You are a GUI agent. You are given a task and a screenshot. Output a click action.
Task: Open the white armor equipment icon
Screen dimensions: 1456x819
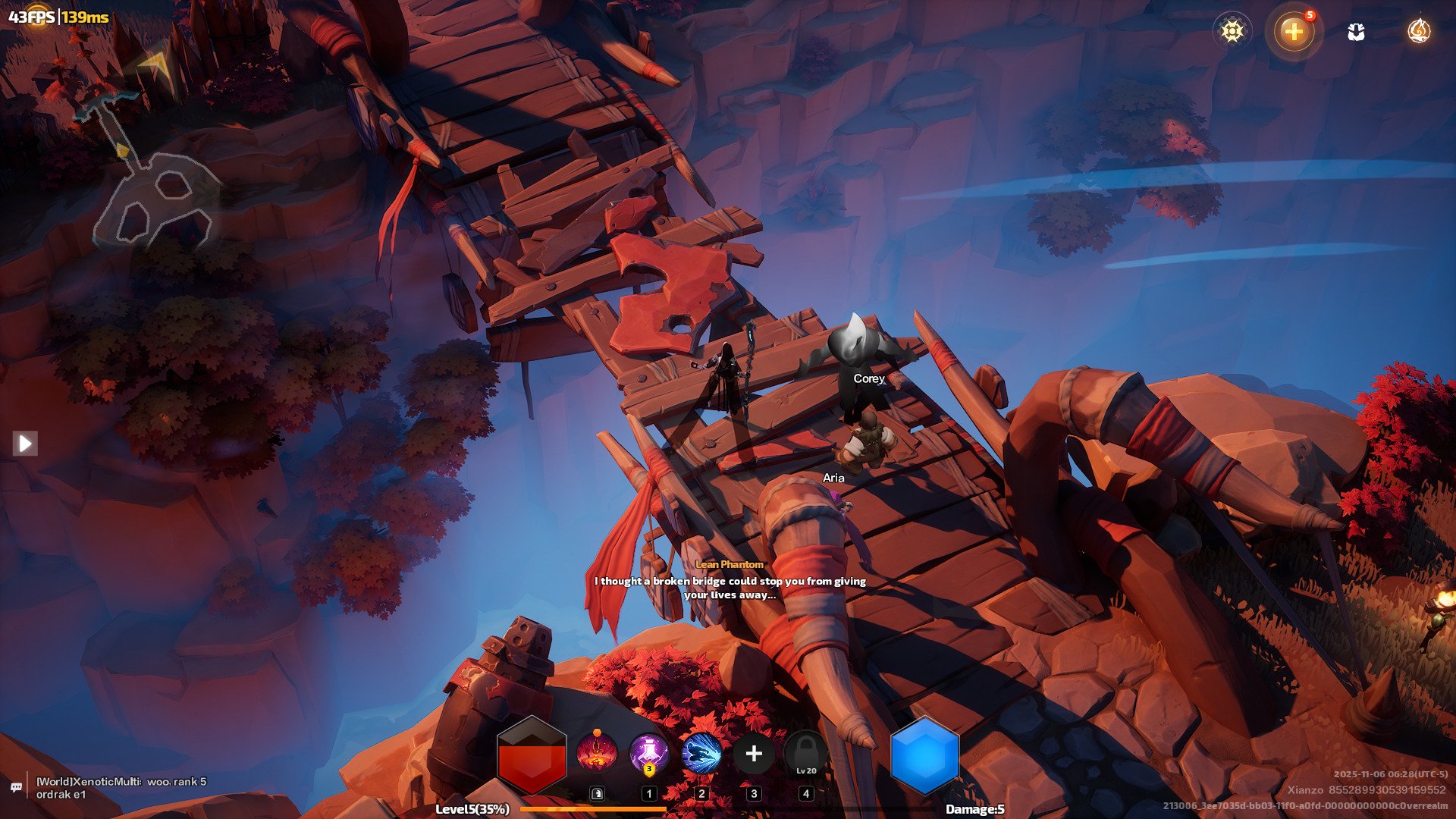click(1356, 32)
